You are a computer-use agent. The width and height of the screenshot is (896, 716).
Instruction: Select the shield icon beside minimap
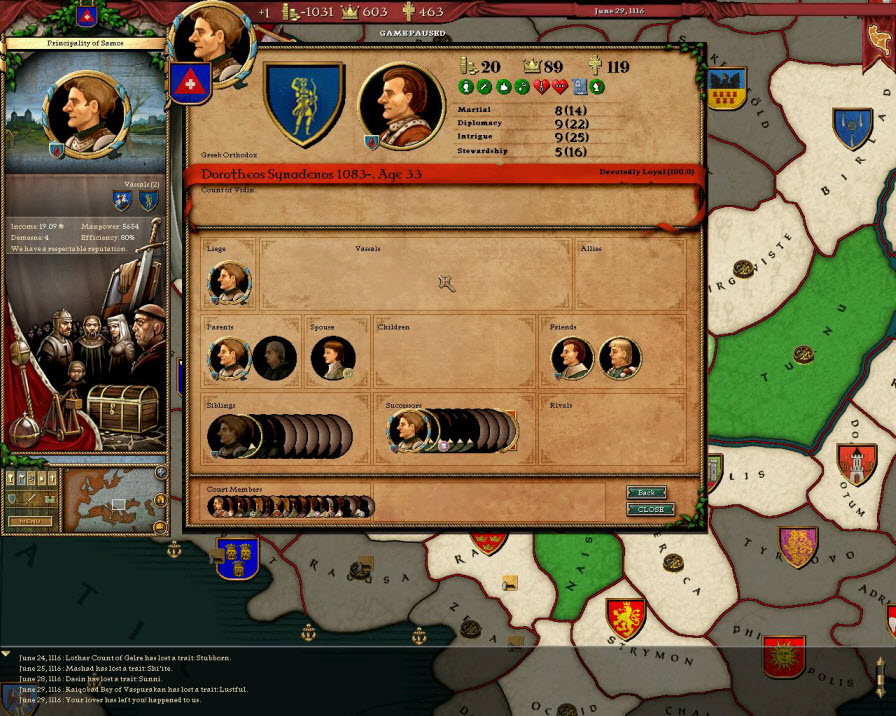[x=13, y=498]
